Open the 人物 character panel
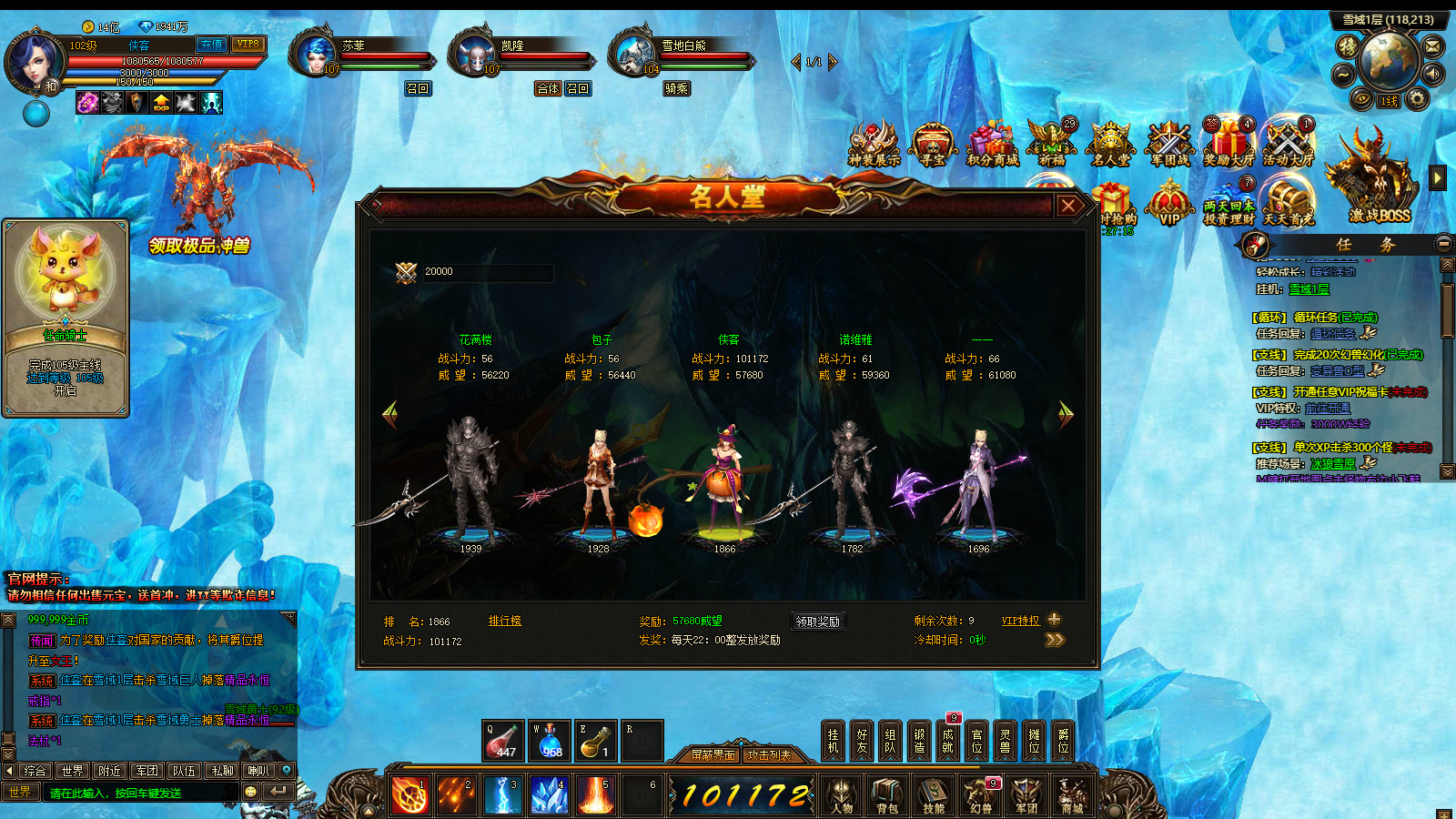 842,794
